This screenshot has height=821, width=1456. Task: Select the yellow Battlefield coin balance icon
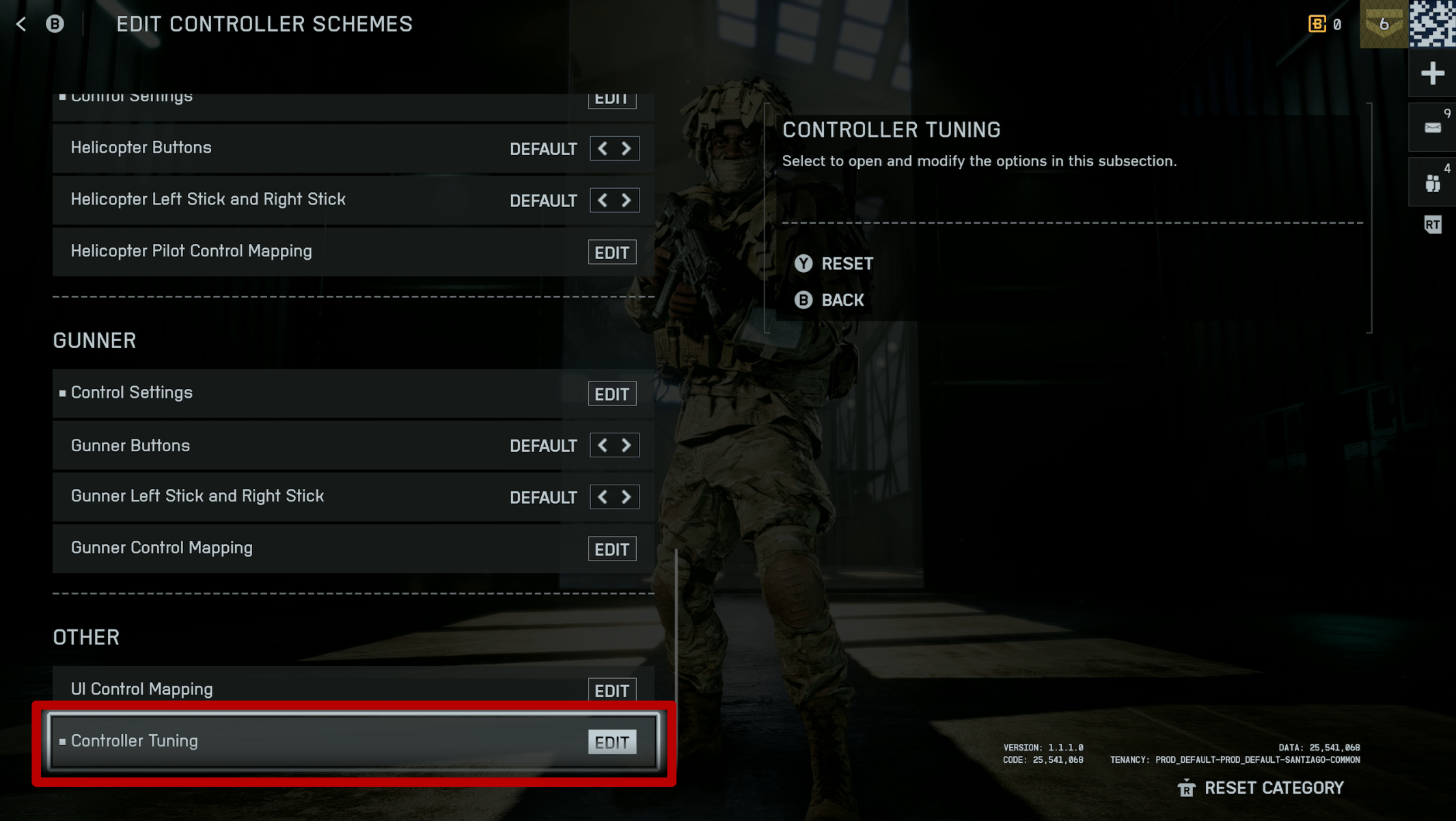[x=1318, y=24]
